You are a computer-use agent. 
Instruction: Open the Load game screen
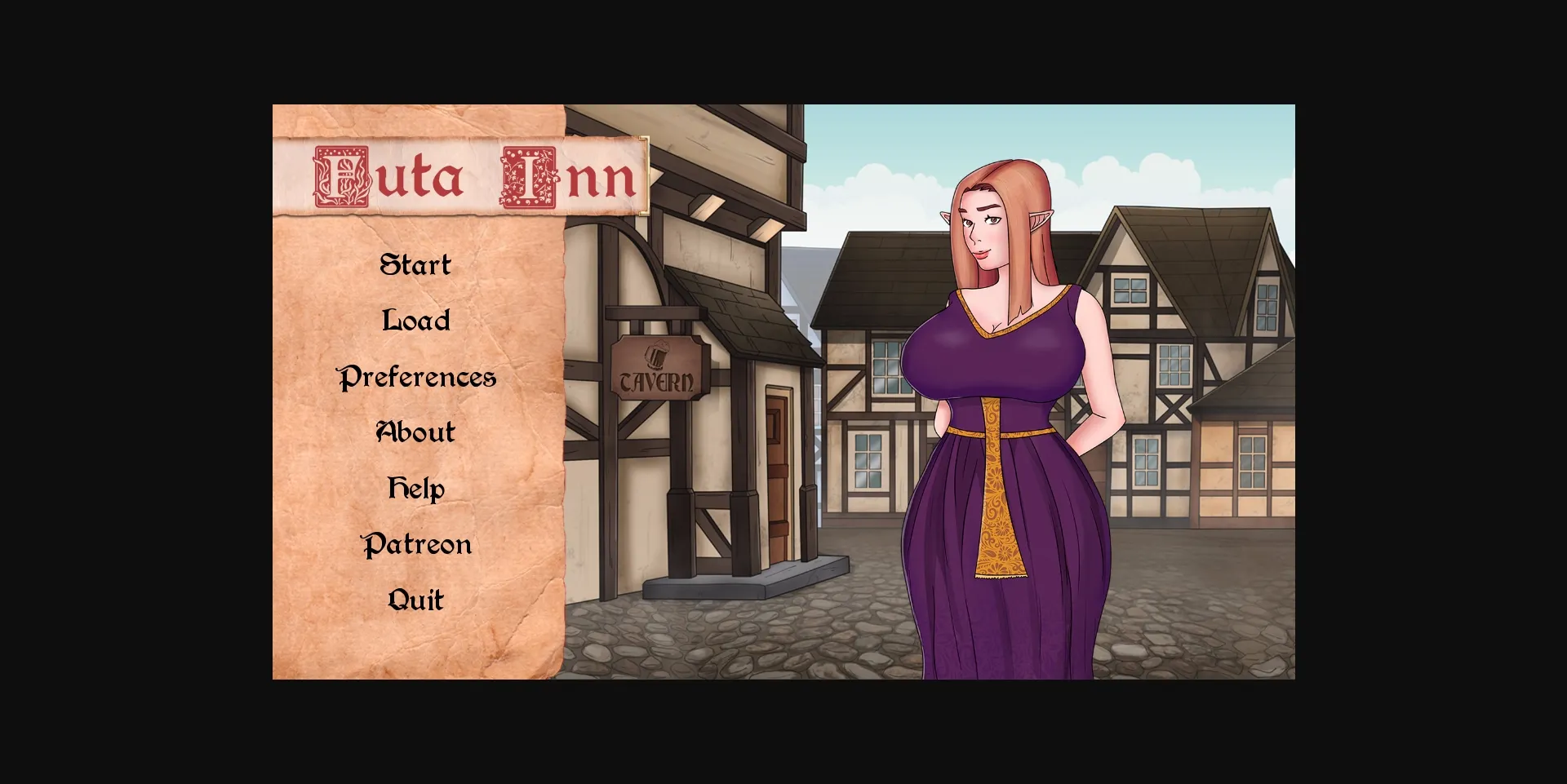click(x=415, y=321)
